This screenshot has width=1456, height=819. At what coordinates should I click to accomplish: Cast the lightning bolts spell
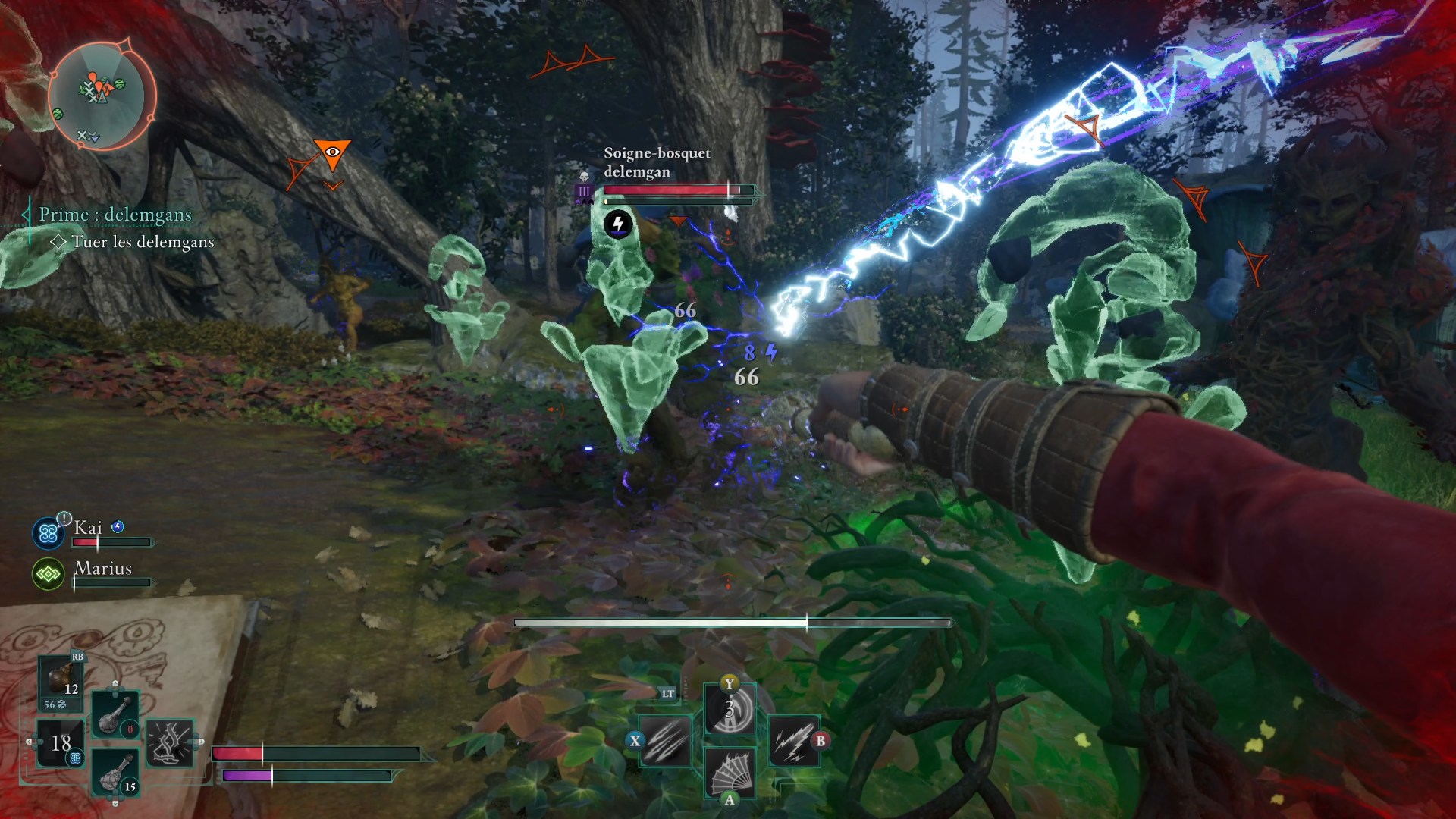(793, 740)
